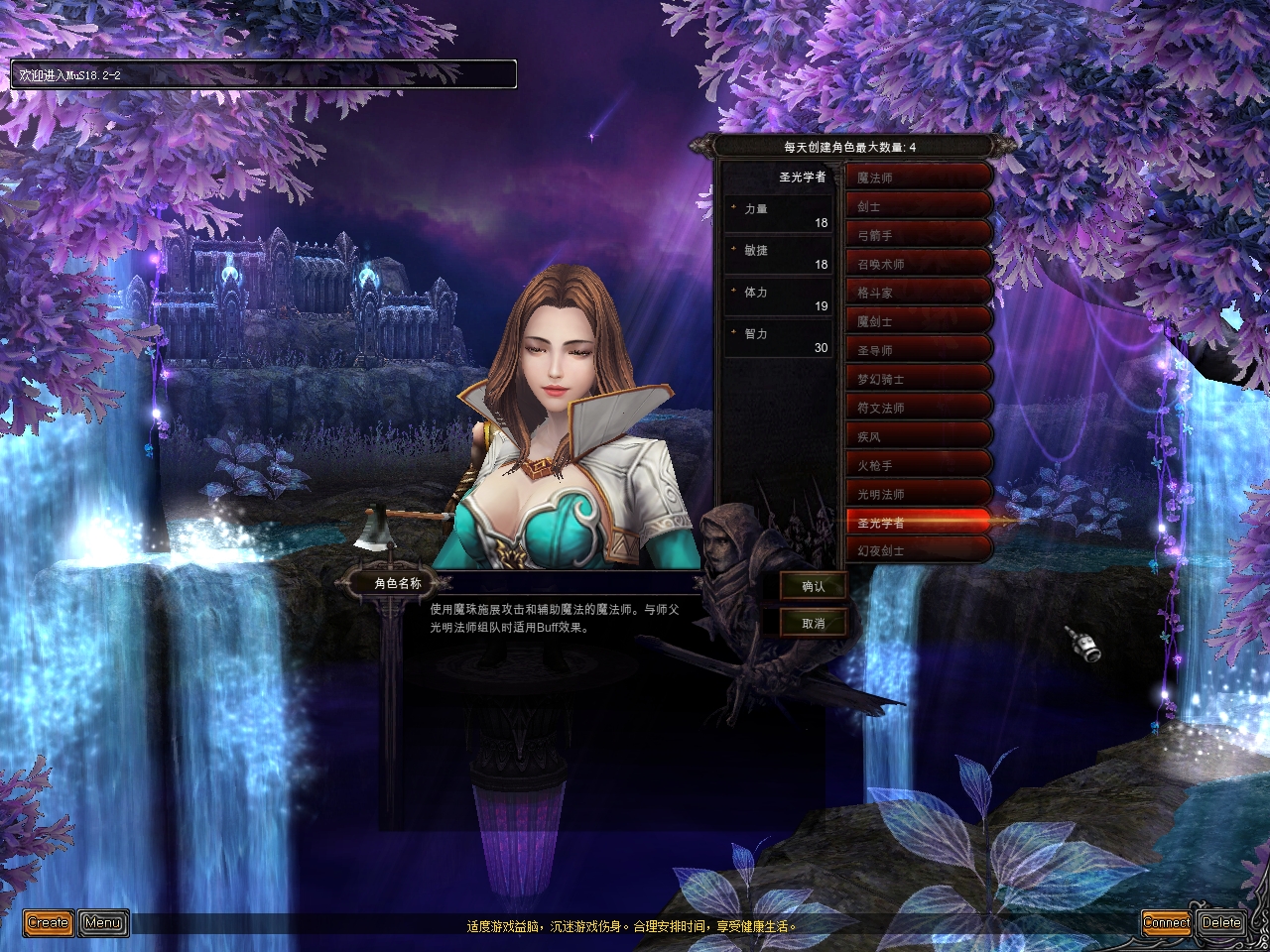Screen dimensions: 1270x952
Task: Pick the 弓箭手 class
Action: coord(919,235)
